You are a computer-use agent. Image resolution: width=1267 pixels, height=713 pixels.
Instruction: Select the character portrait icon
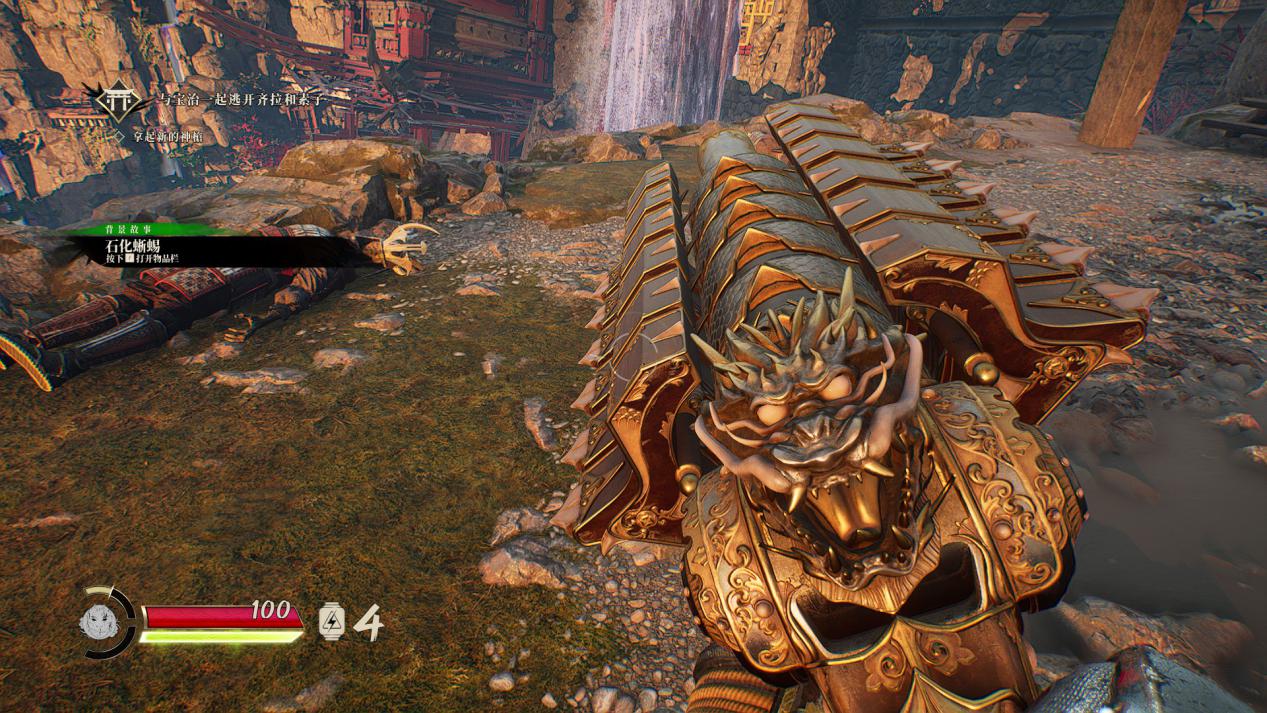click(x=101, y=621)
